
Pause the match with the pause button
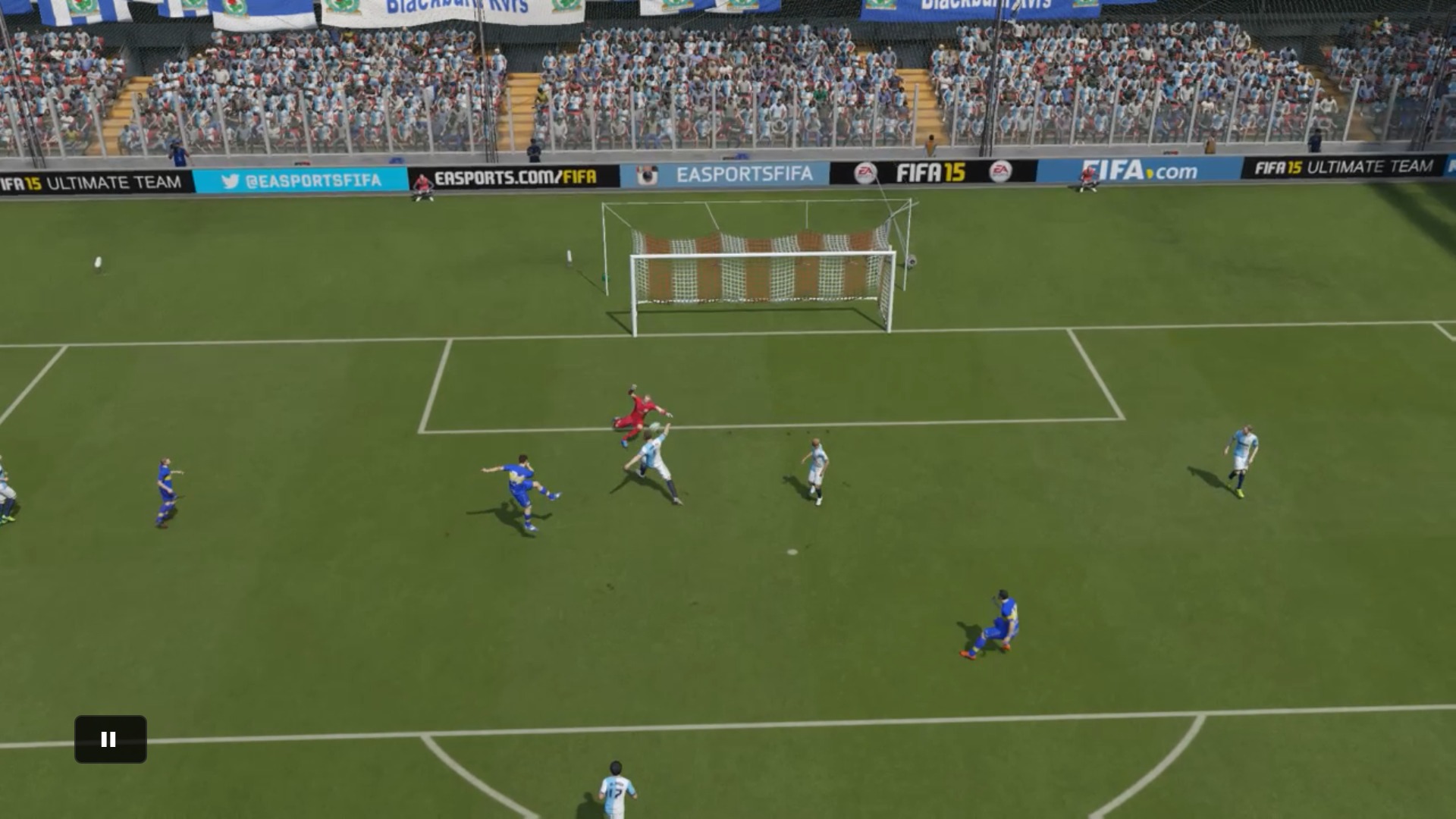(x=110, y=739)
